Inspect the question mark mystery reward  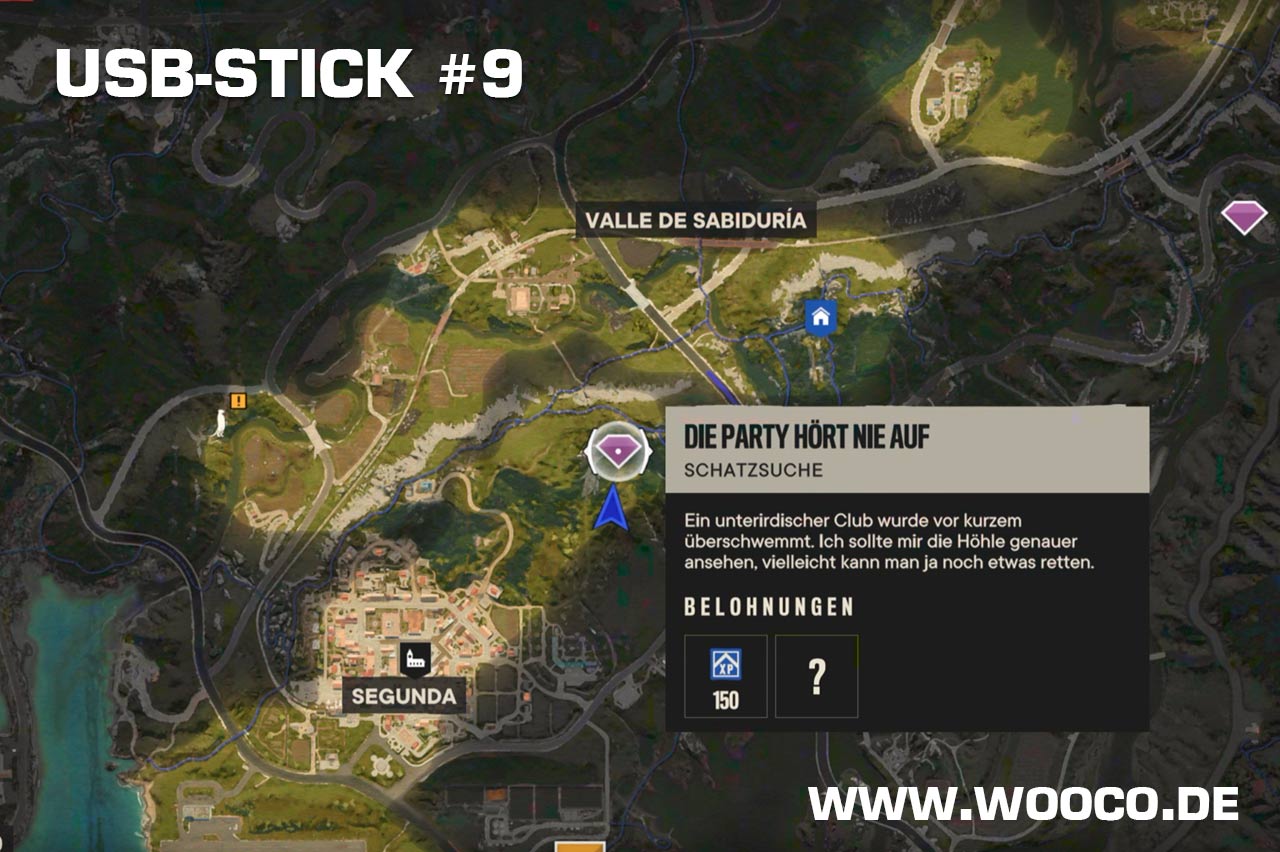816,676
